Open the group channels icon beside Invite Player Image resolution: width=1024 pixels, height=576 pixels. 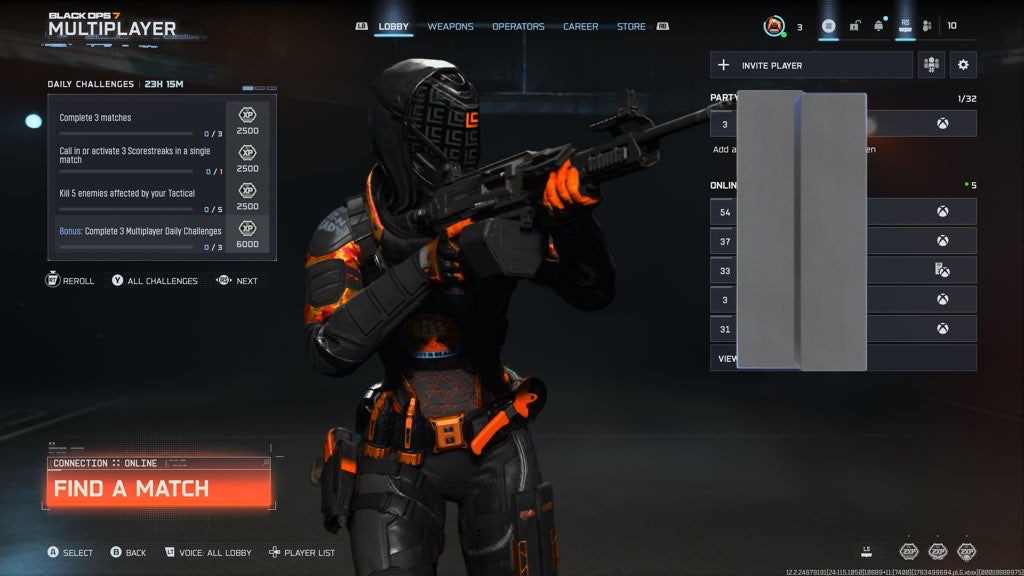[x=932, y=65]
